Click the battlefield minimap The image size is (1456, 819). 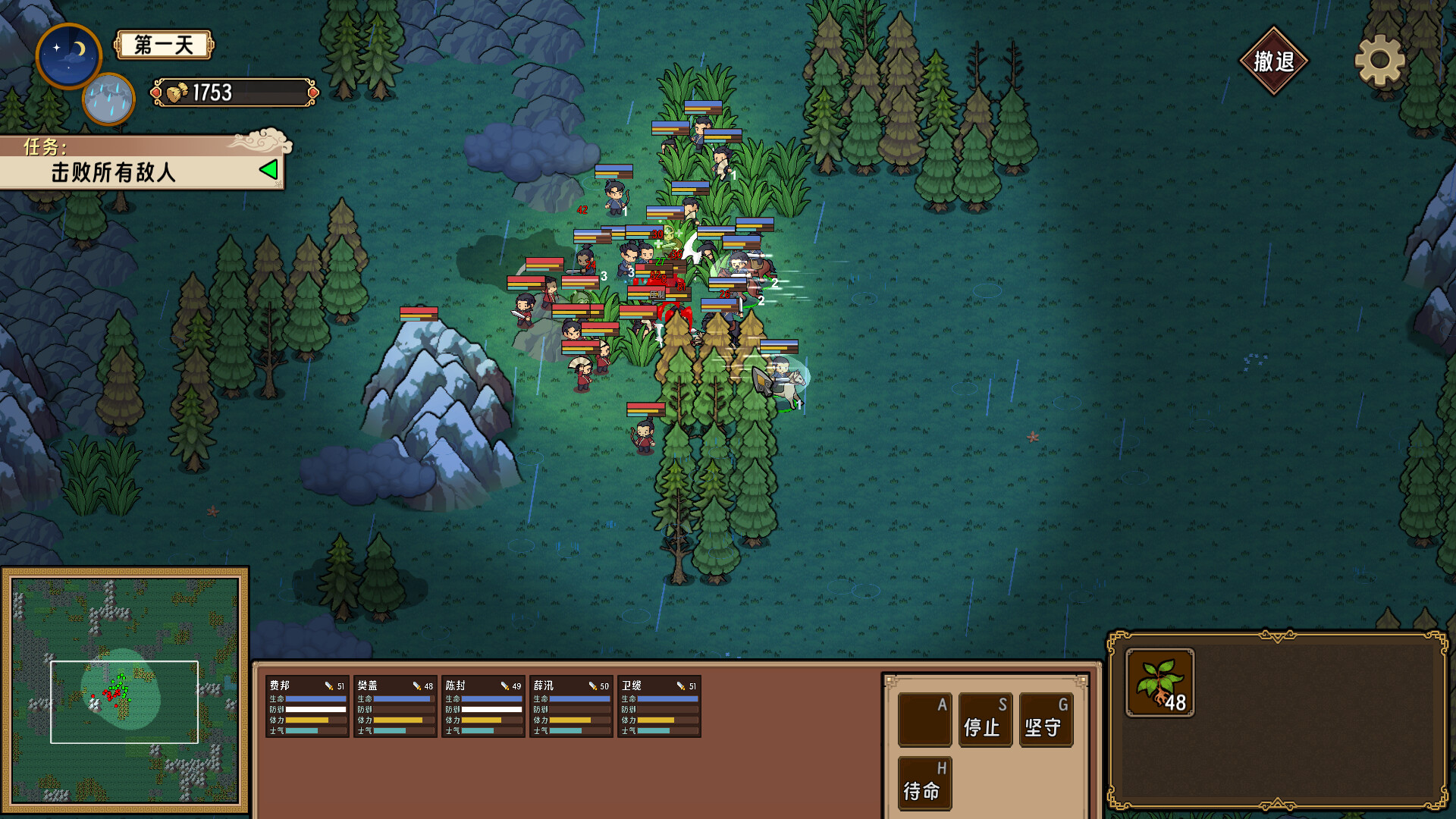coord(125,690)
